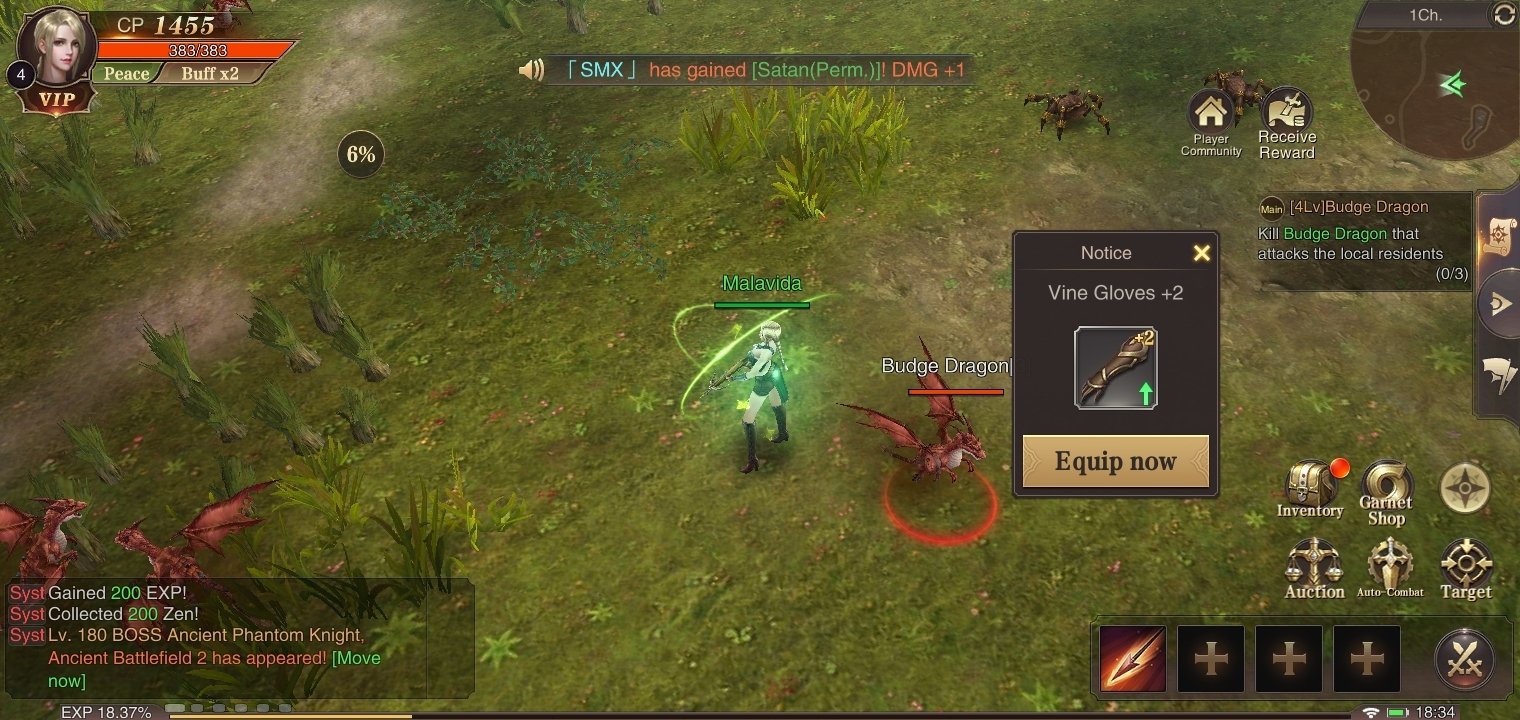Open the Inventory chest

(x=1310, y=487)
